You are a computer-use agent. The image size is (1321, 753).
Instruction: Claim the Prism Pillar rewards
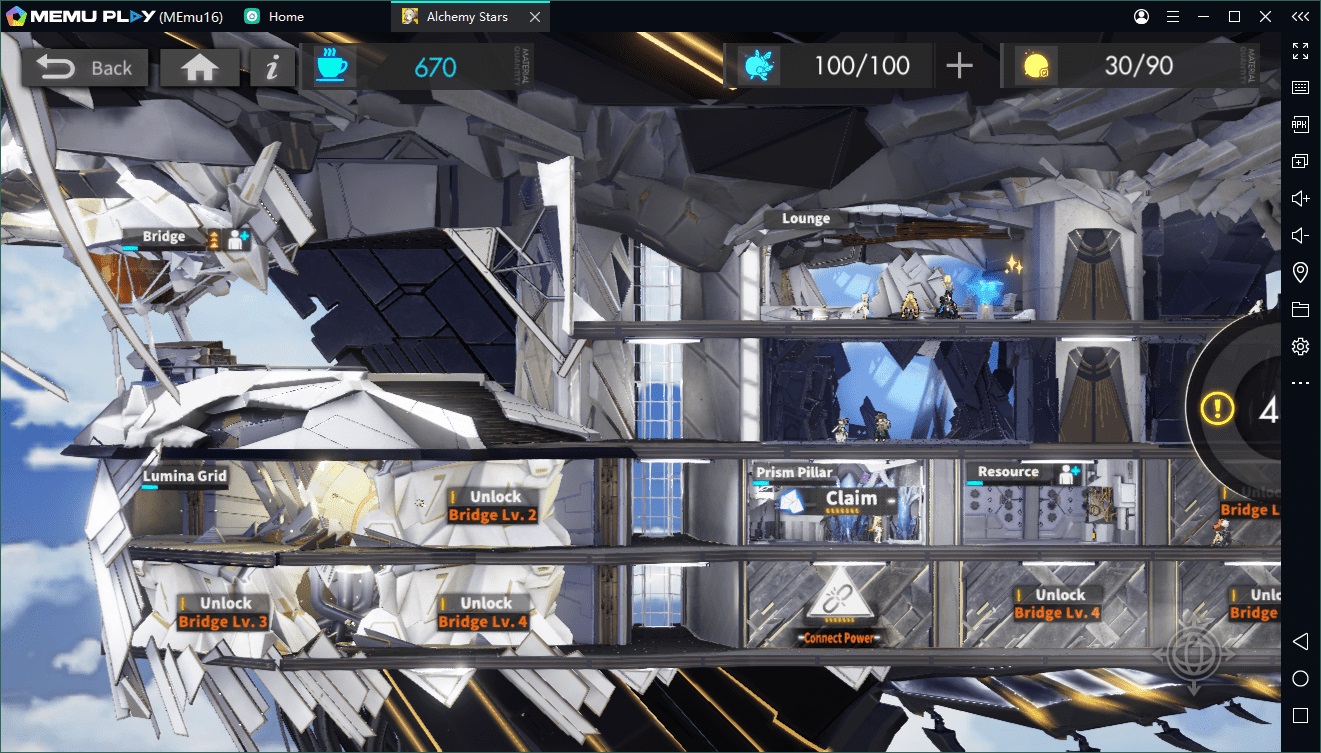(851, 499)
